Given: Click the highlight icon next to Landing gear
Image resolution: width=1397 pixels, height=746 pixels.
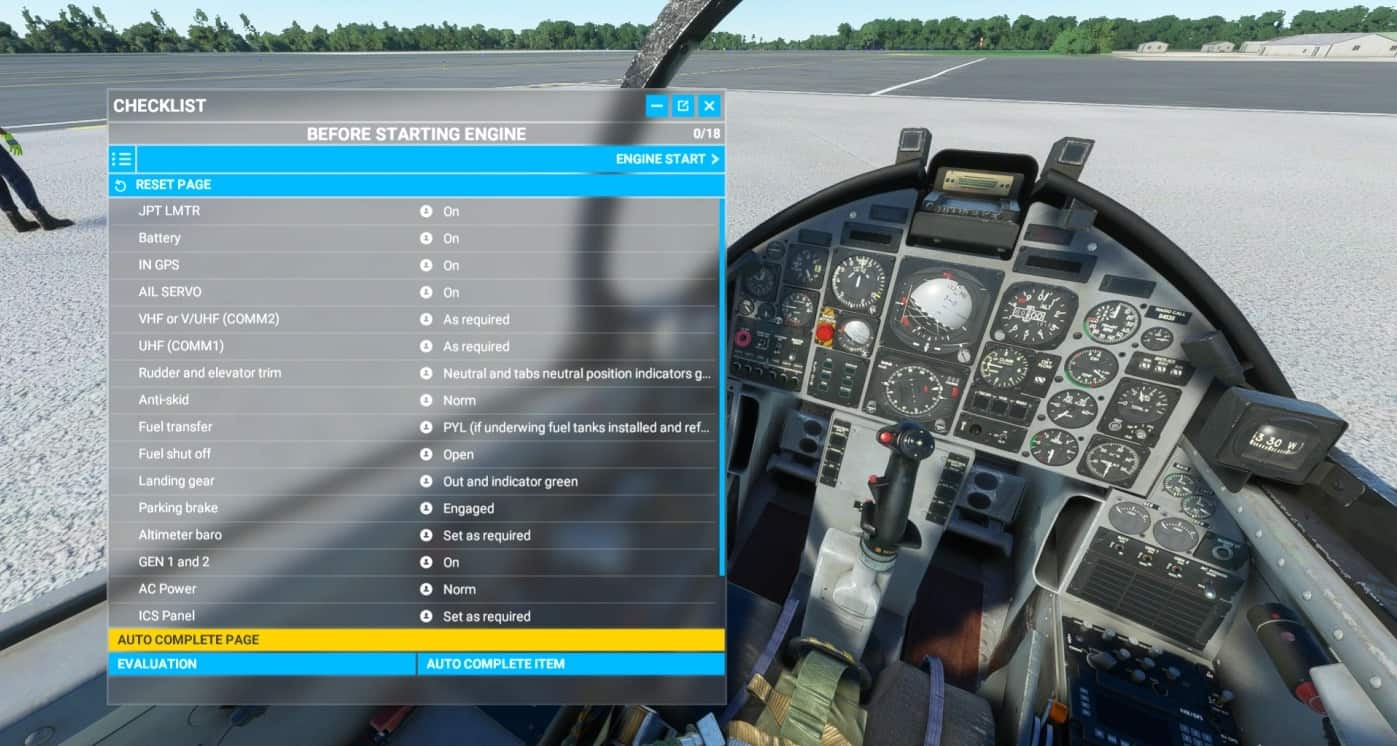Looking at the screenshot, I should tap(427, 481).
